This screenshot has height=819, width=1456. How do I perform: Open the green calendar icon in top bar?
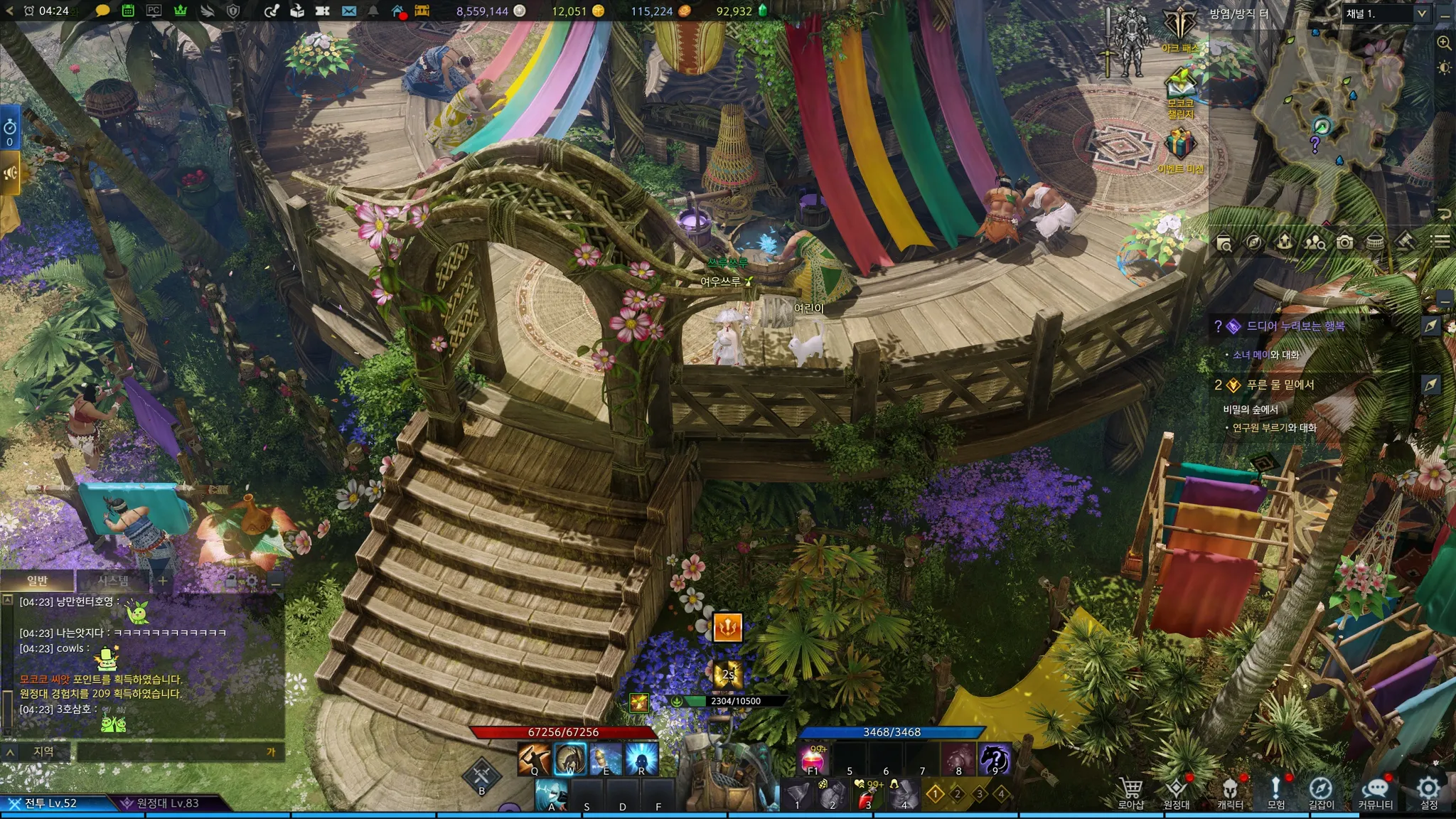[x=128, y=11]
